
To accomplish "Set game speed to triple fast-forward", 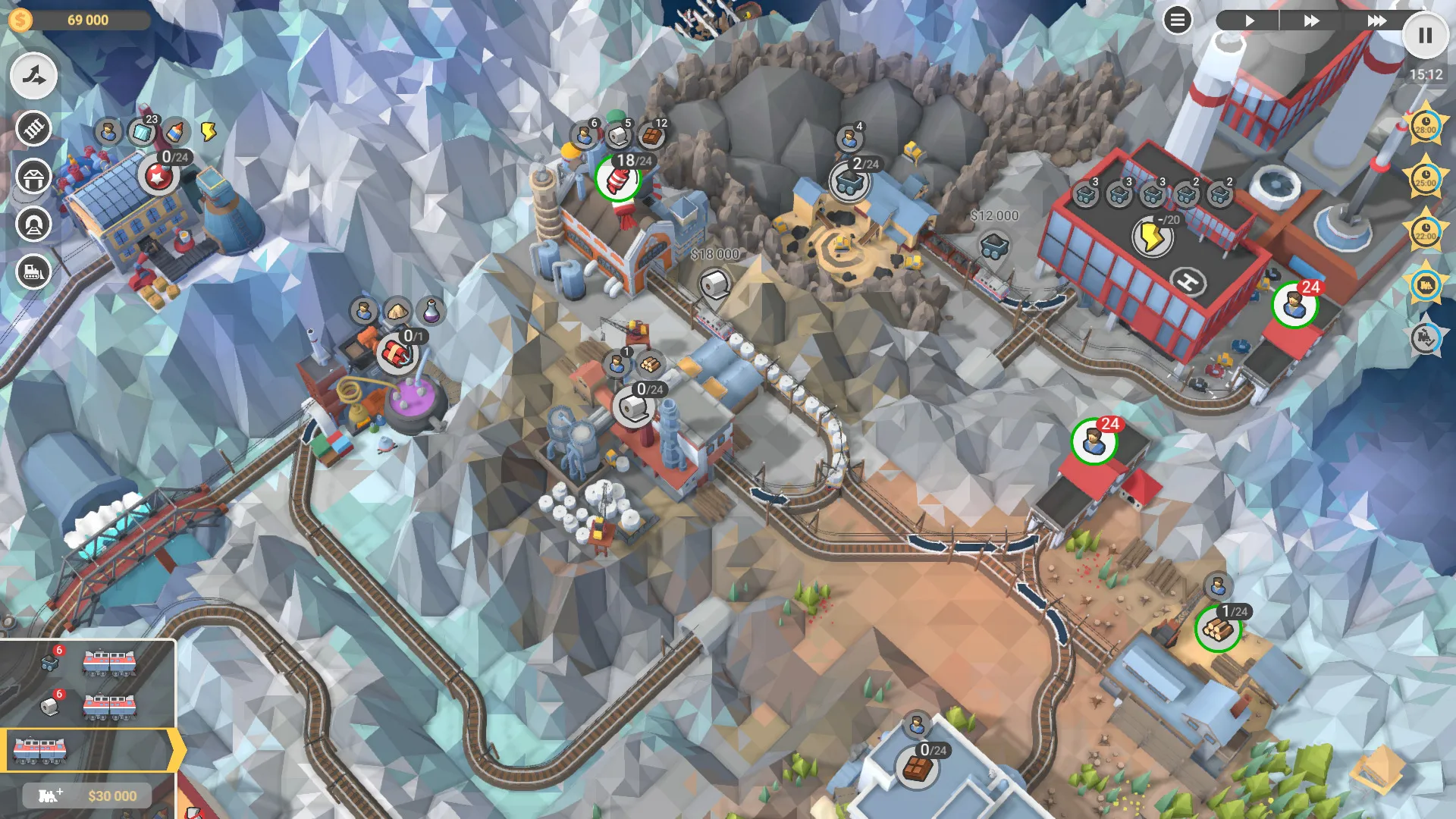I will point(1376,20).
